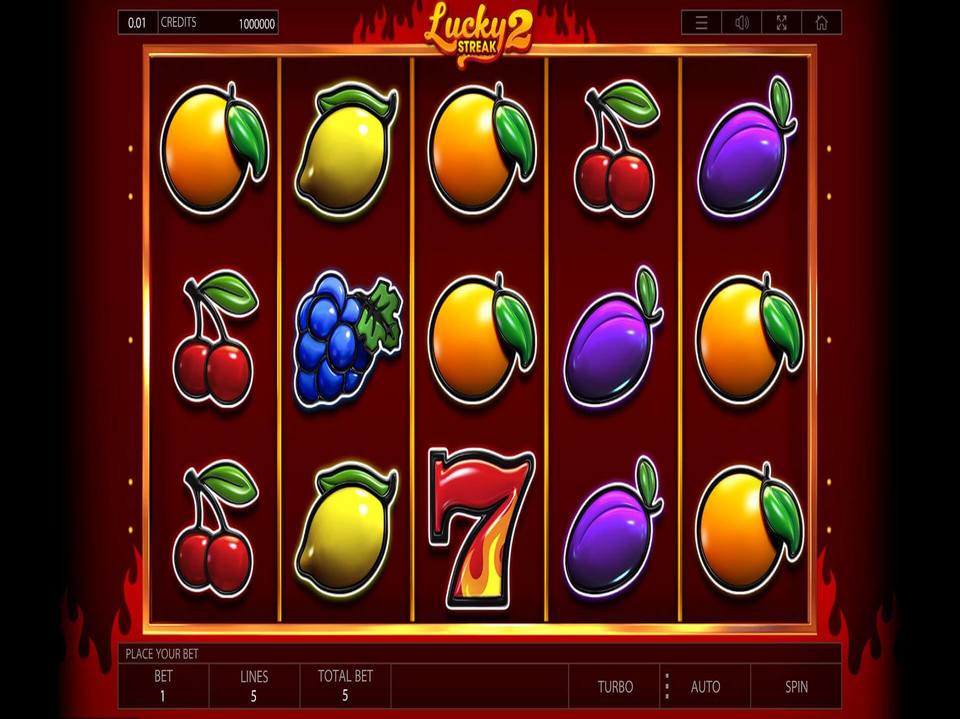960x719 pixels.
Task: Open the hamburger menu
Action: [702, 22]
